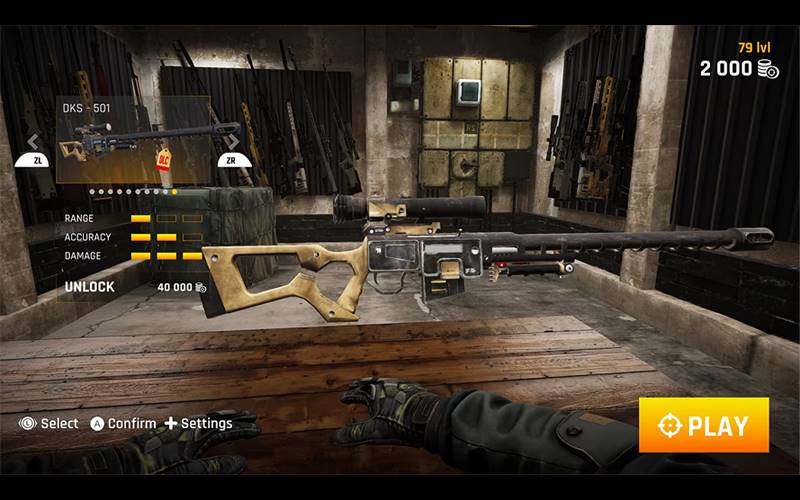Select the DKS-501 weapon preview card
Viewport: 800px width, 500px height.
click(133, 140)
